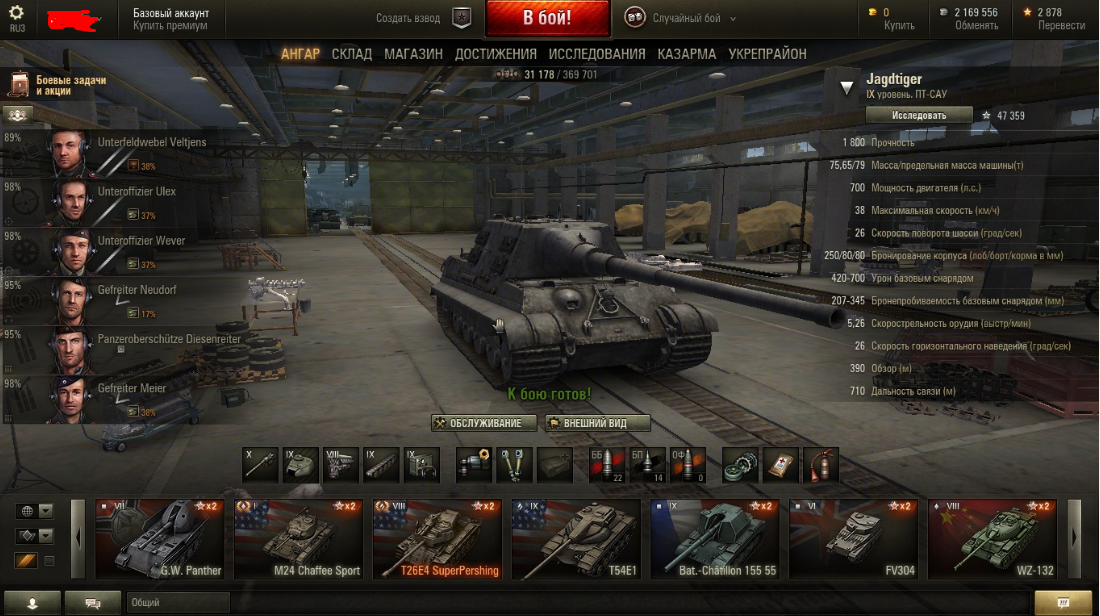
Task: Open the settings gear menu
Action: (17, 13)
